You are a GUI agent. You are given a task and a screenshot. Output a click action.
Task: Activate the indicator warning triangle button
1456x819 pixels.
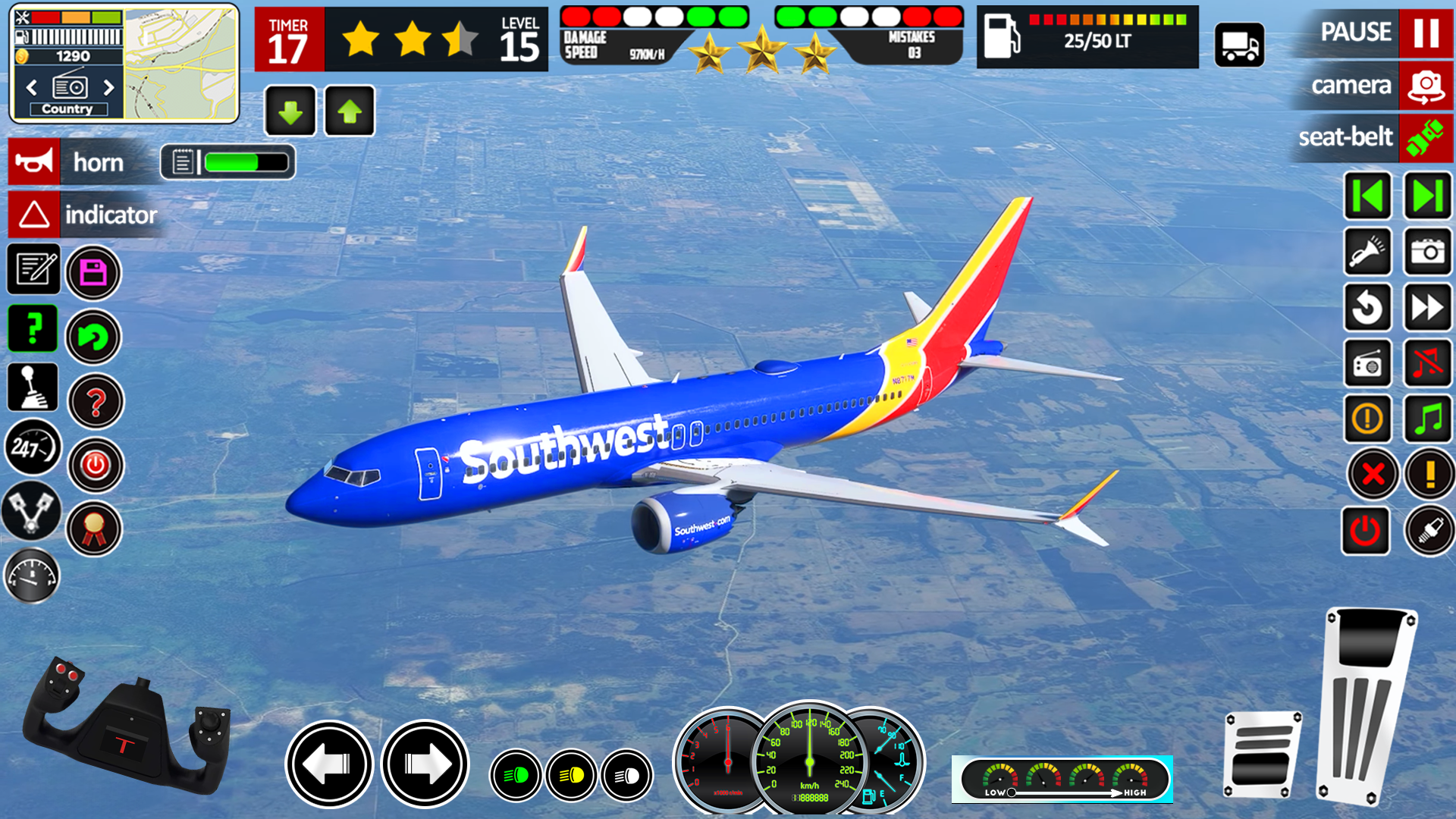(34, 215)
